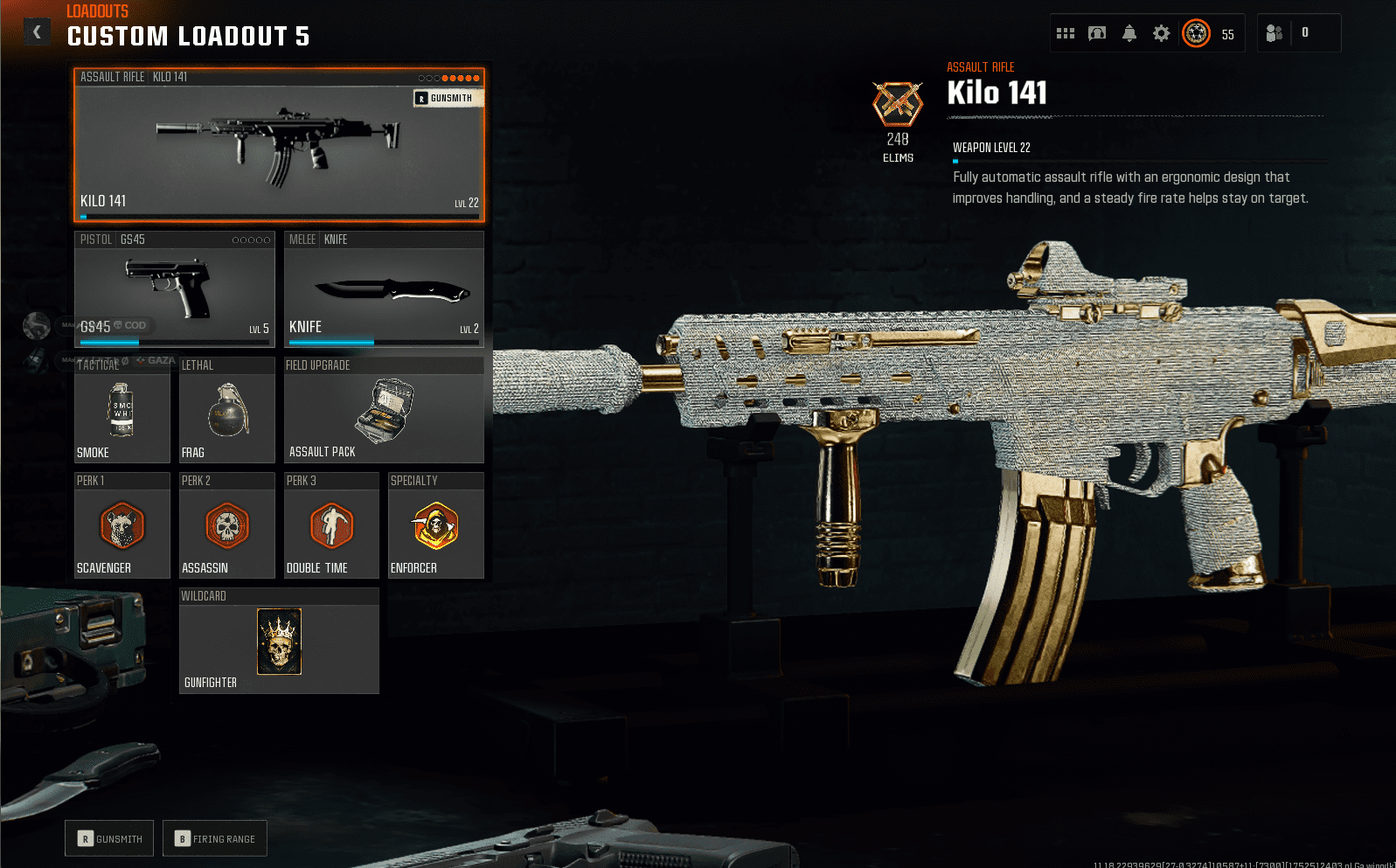
Task: Open the Assault Pack field upgrade
Action: (384, 411)
